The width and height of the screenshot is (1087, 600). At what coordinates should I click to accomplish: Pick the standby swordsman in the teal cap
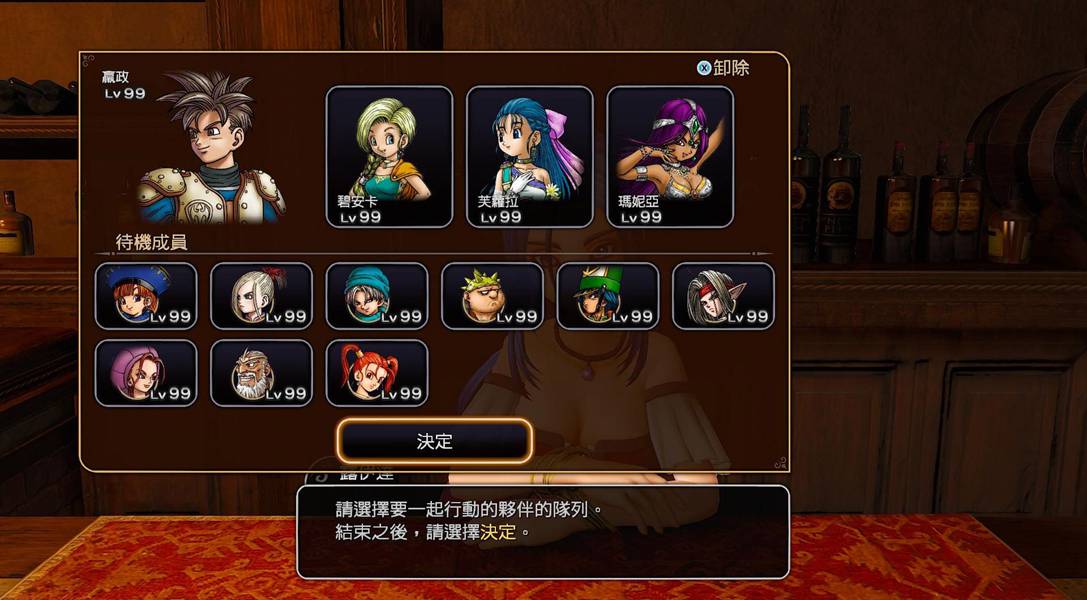click(x=377, y=296)
